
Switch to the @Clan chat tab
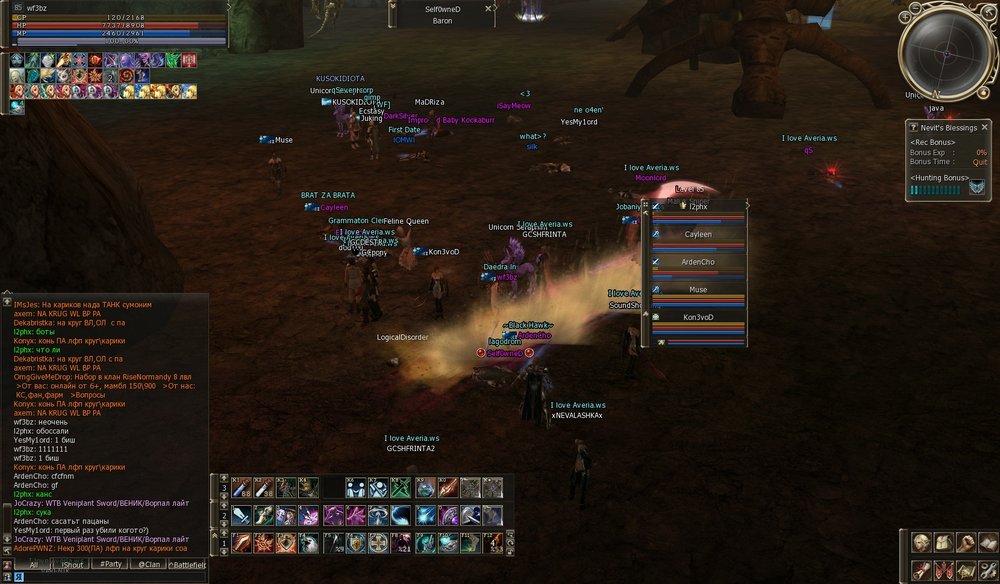(148, 565)
